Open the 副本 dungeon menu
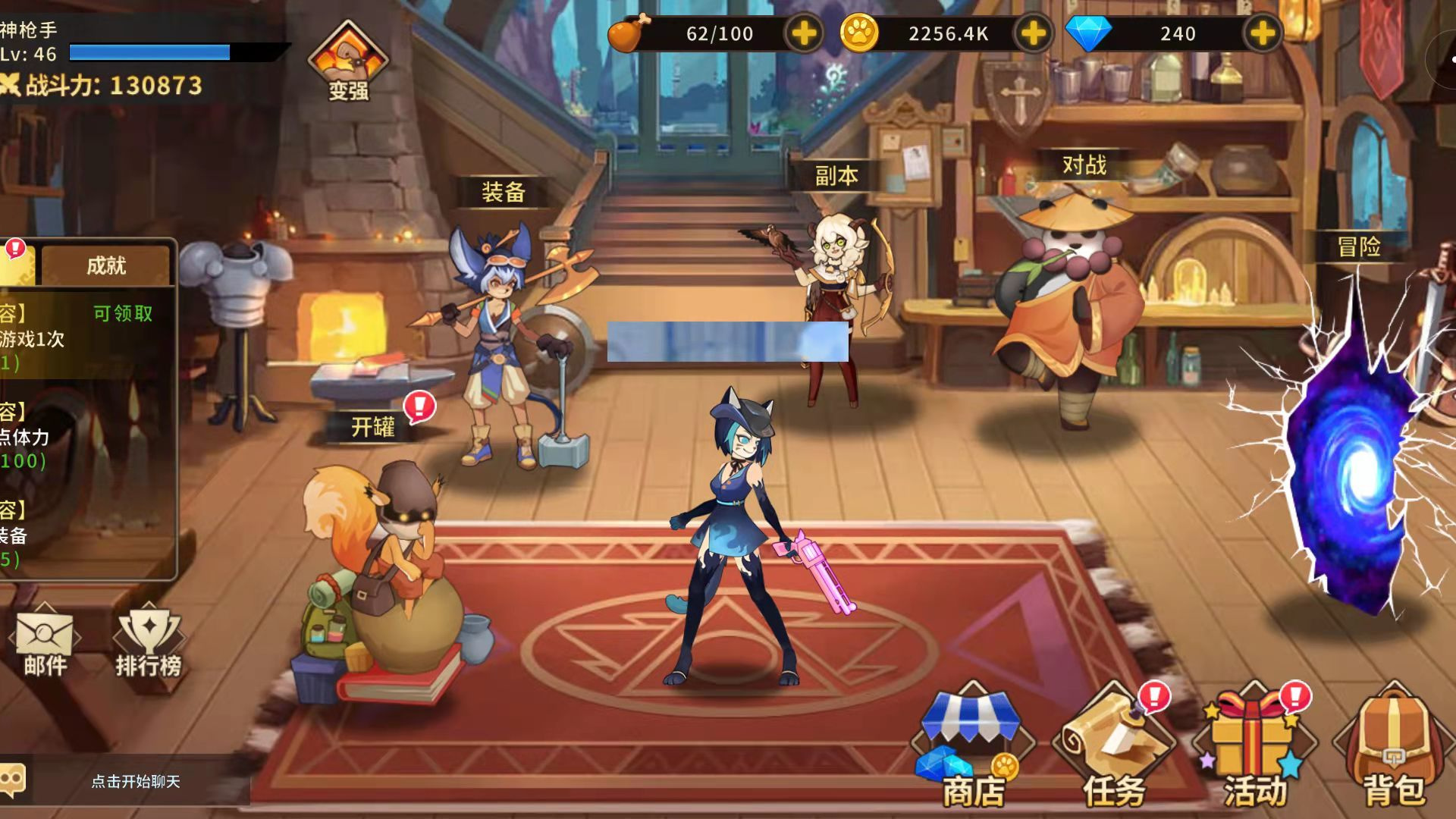This screenshot has width=1456, height=819. [x=836, y=176]
